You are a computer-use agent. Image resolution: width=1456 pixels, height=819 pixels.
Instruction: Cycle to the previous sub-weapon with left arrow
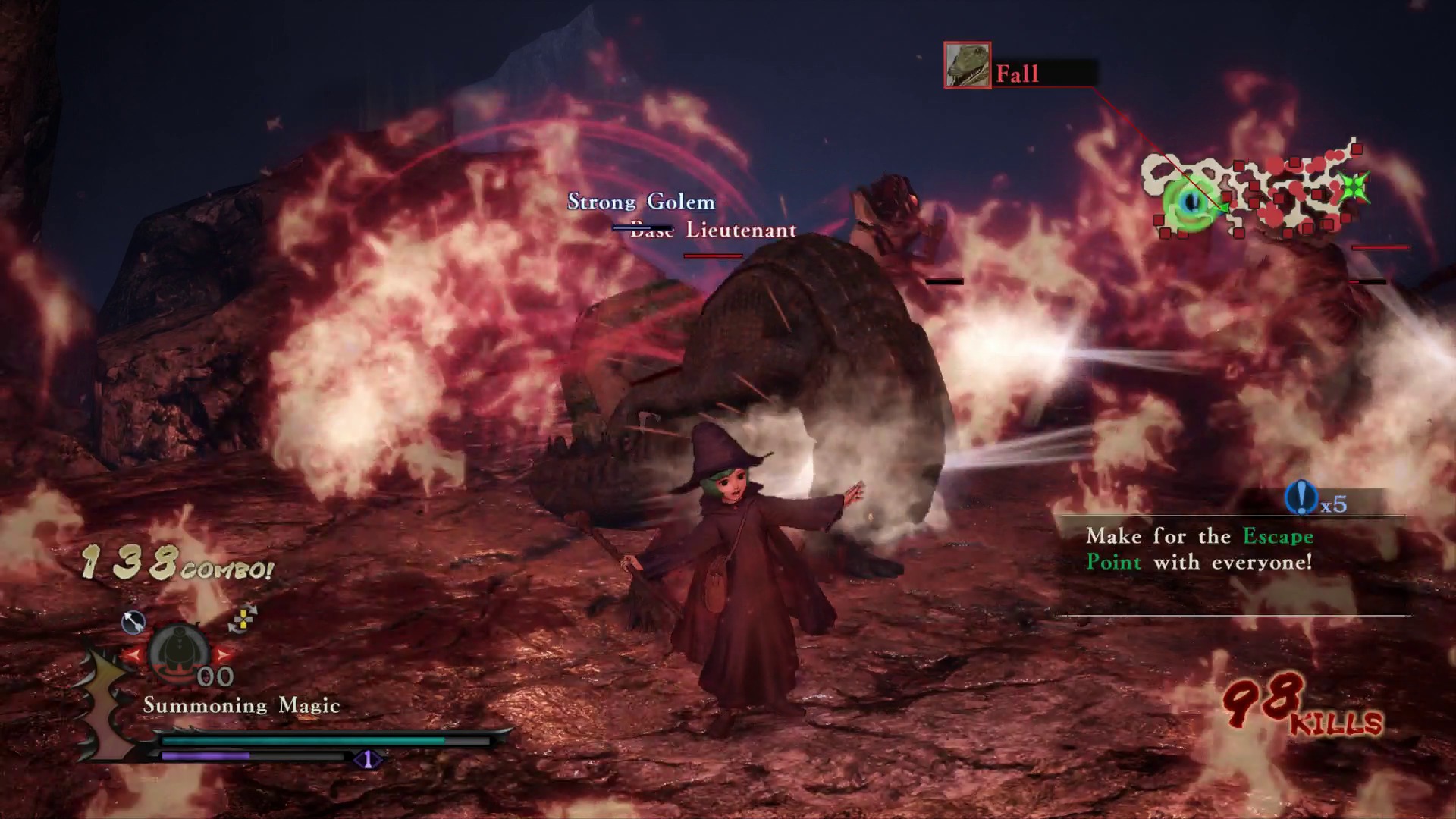(134, 654)
